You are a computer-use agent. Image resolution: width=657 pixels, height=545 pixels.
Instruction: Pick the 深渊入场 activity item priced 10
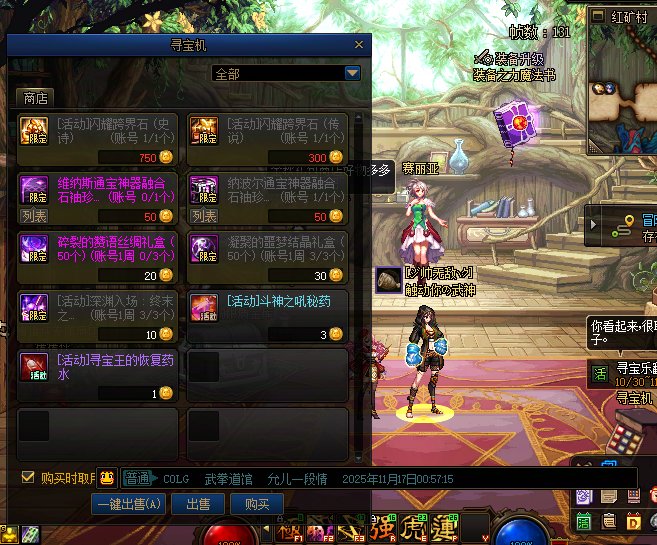coord(98,316)
